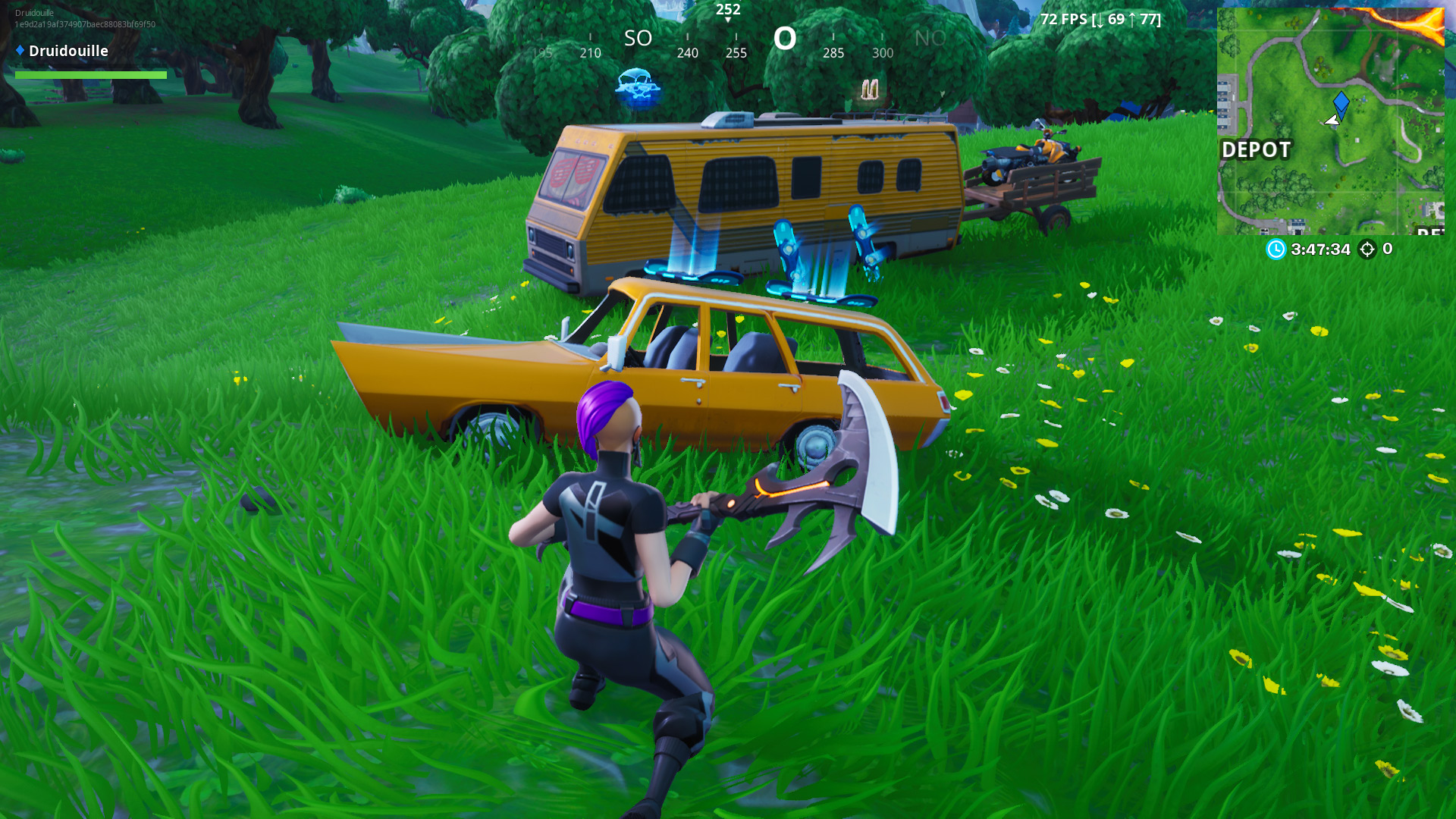Click Druidouille's green health bar
This screenshot has width=1456, height=819.
click(91, 75)
